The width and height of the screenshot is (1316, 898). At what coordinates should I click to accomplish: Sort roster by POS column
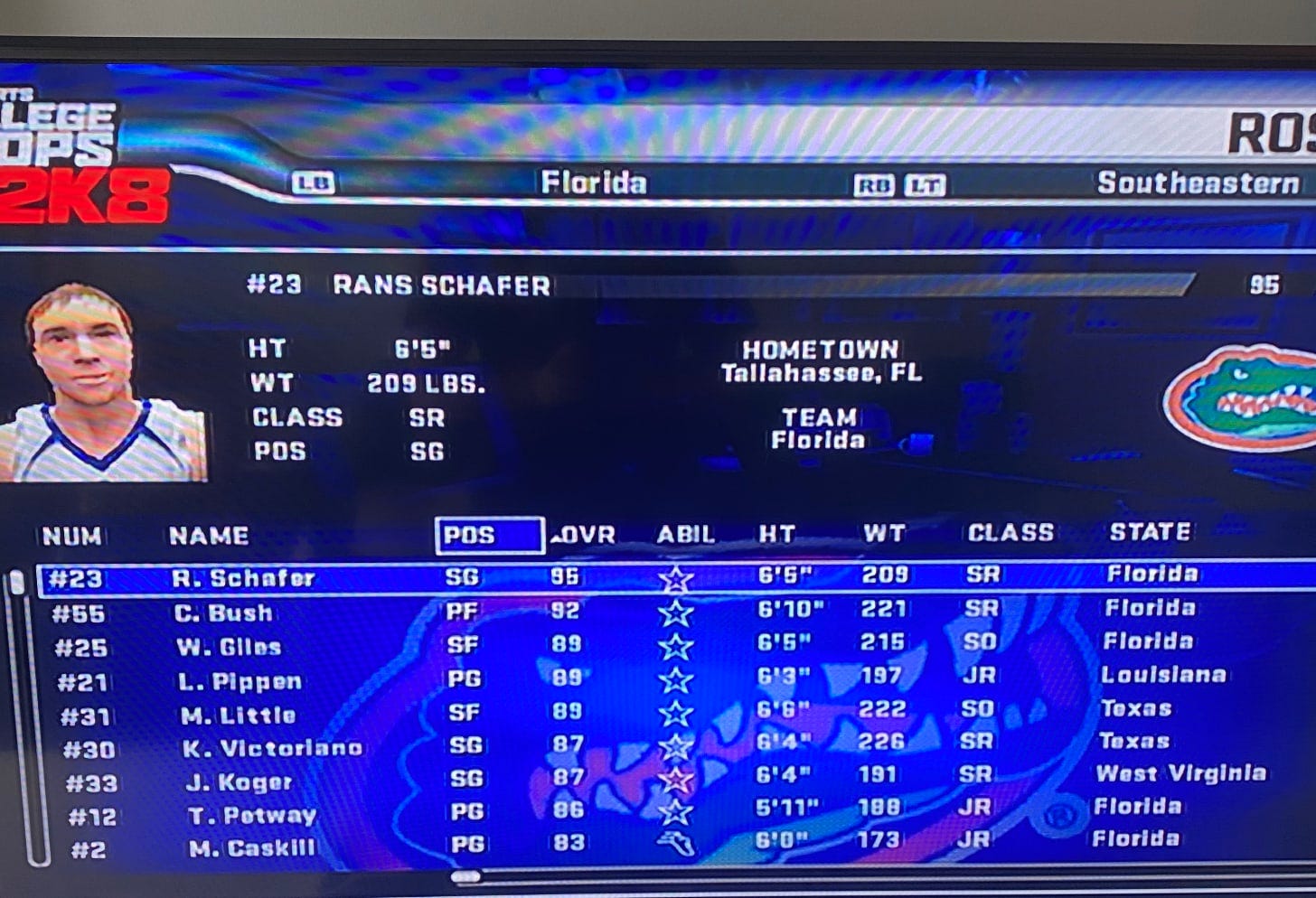click(x=489, y=535)
